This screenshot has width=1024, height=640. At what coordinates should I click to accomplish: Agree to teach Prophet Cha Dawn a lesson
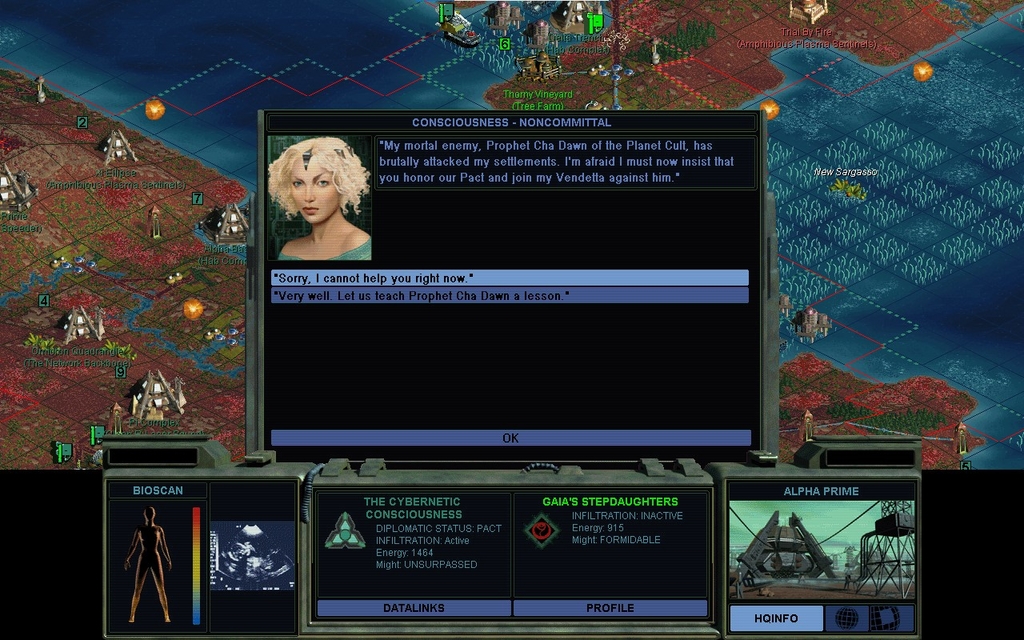tap(509, 296)
